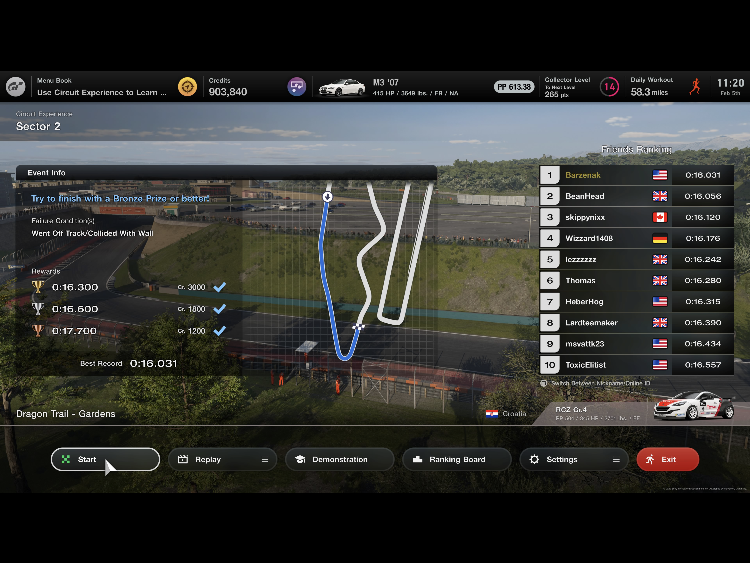Select BeanHead's ranking entry
750x563 pixels.
[636, 196]
